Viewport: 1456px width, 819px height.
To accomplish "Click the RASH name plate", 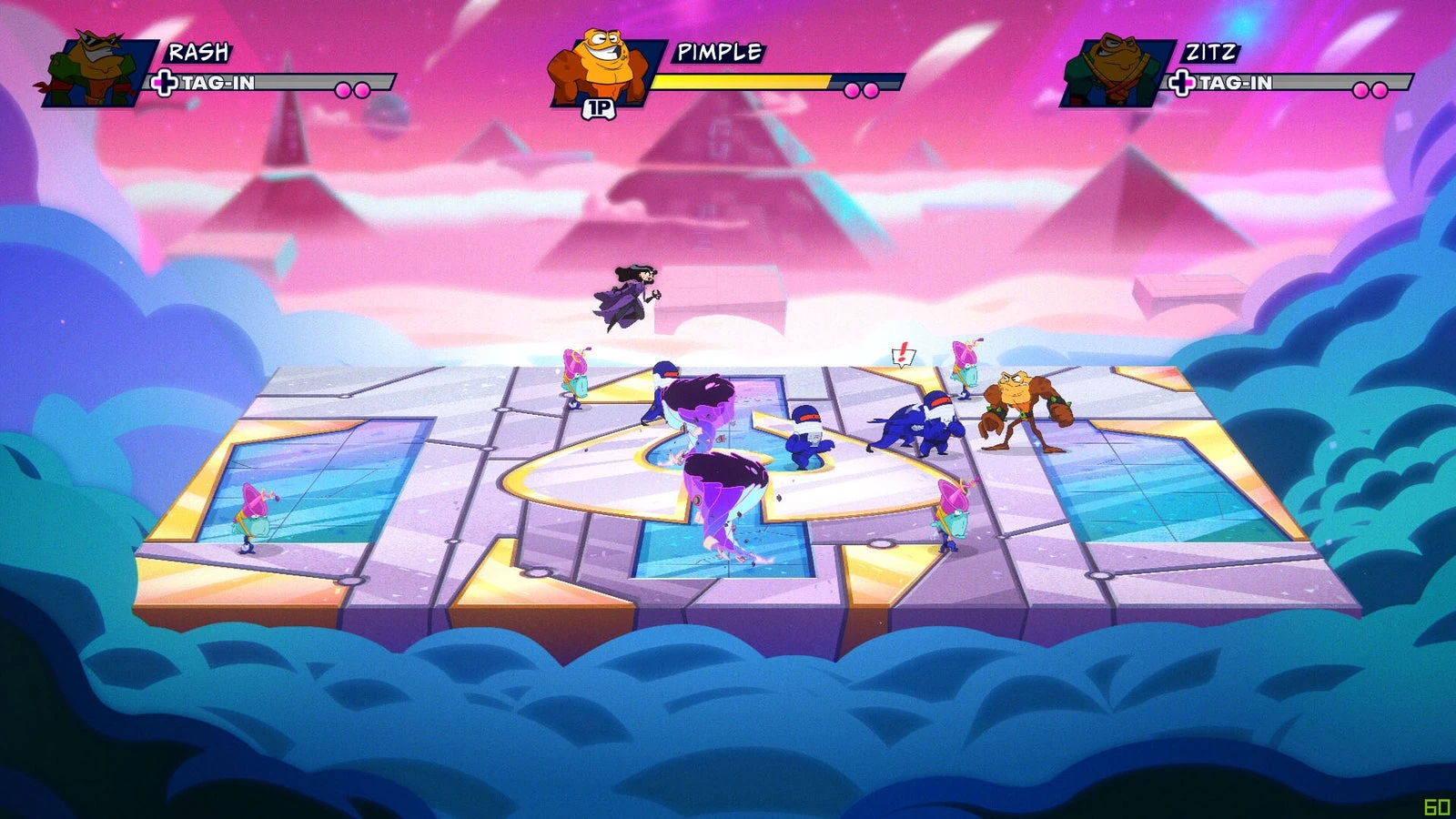I will 200,54.
